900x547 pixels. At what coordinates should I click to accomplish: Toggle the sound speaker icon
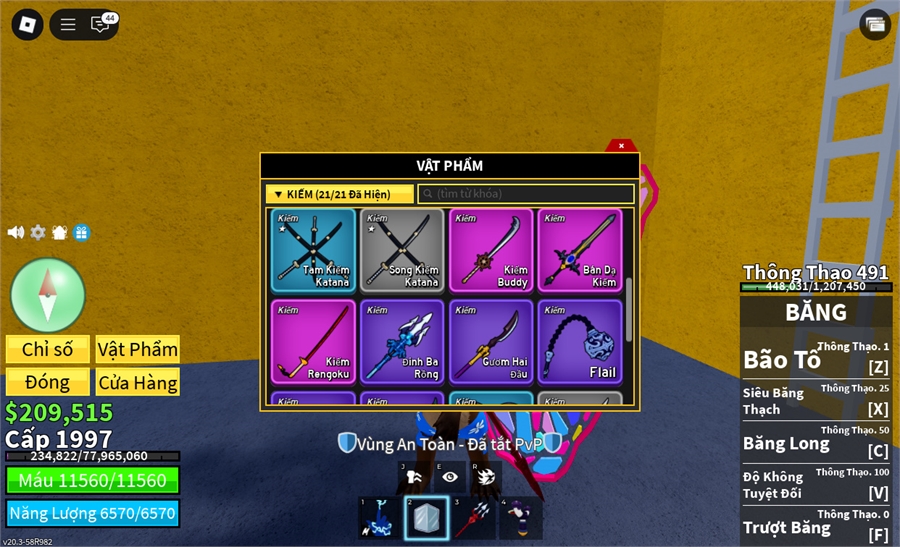tap(16, 232)
